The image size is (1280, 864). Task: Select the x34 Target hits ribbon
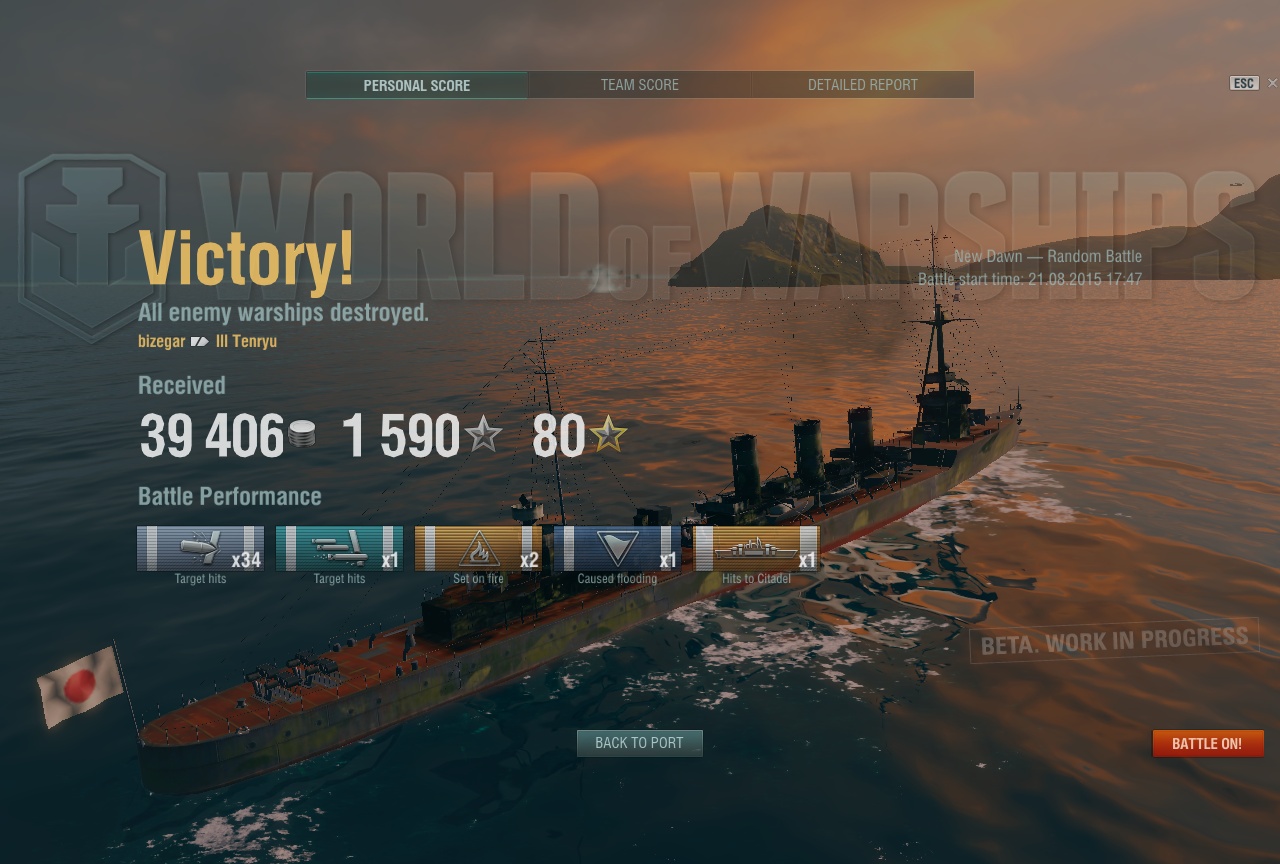tap(201, 549)
